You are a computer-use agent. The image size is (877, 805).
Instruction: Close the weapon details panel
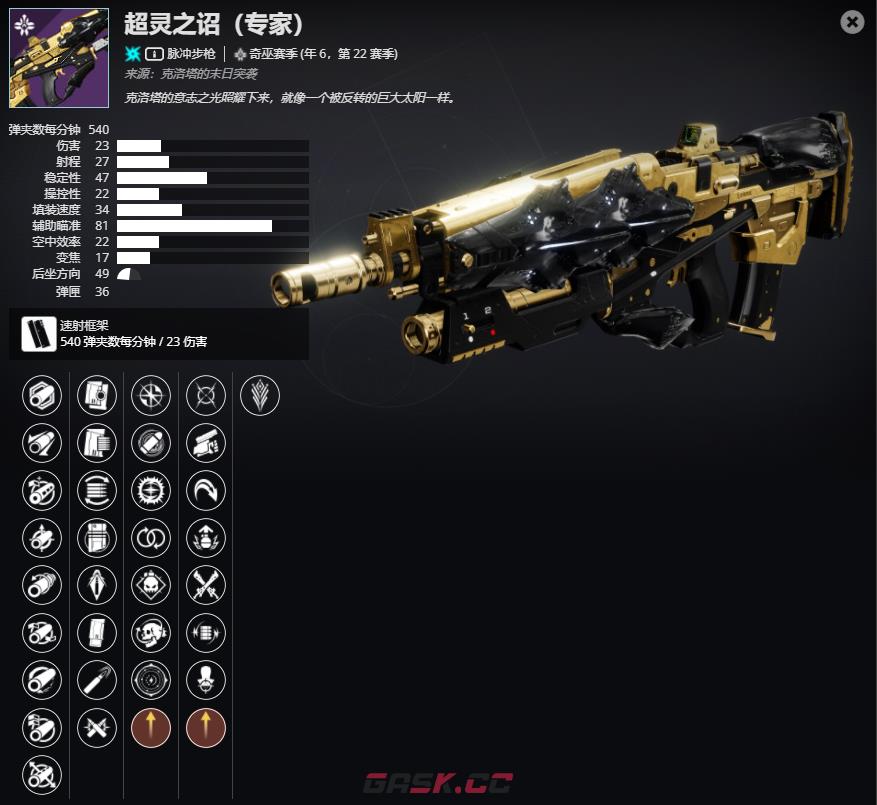click(x=852, y=22)
